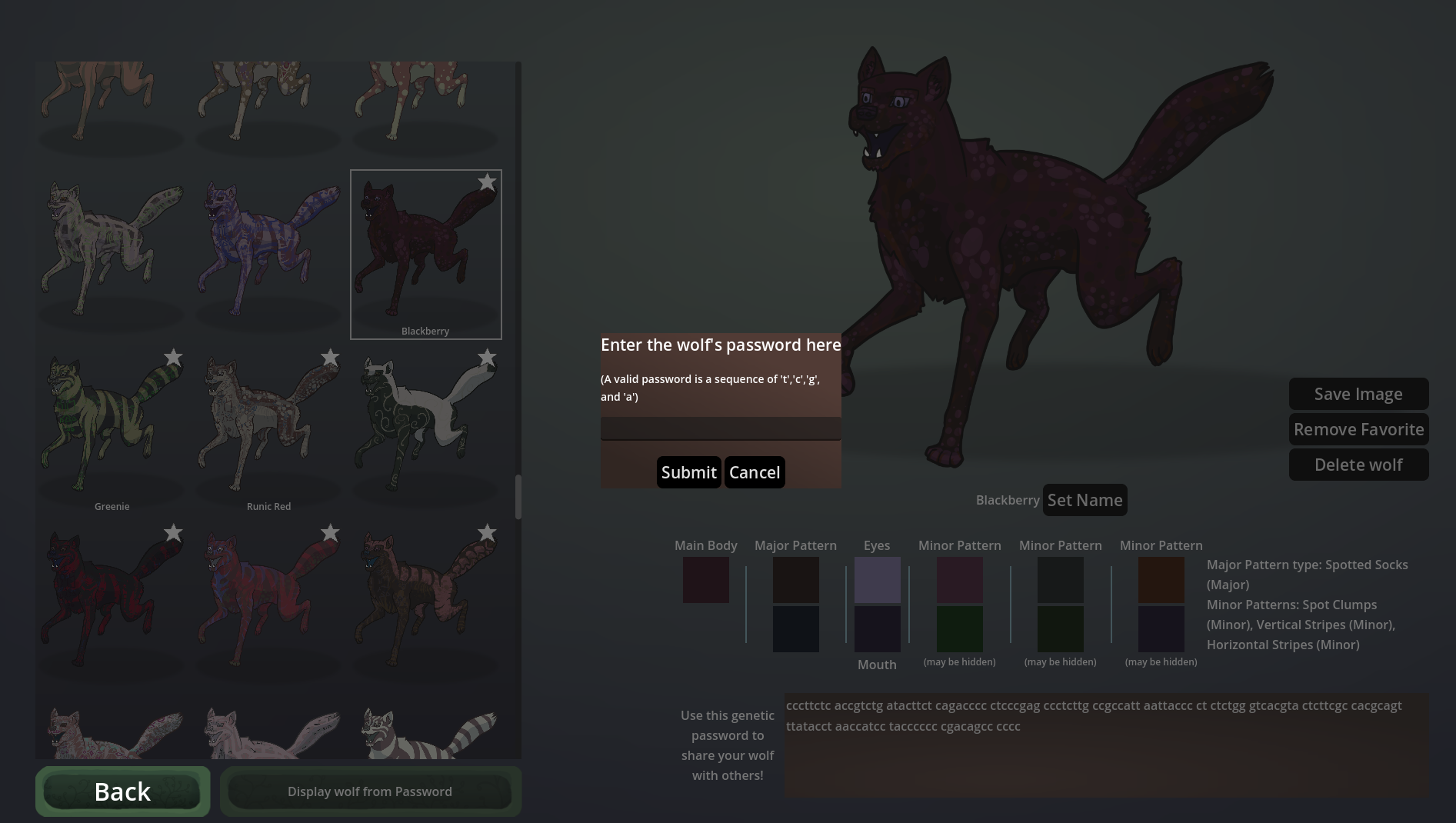Click the star on the dark swirl-patterned wolf

point(487,357)
